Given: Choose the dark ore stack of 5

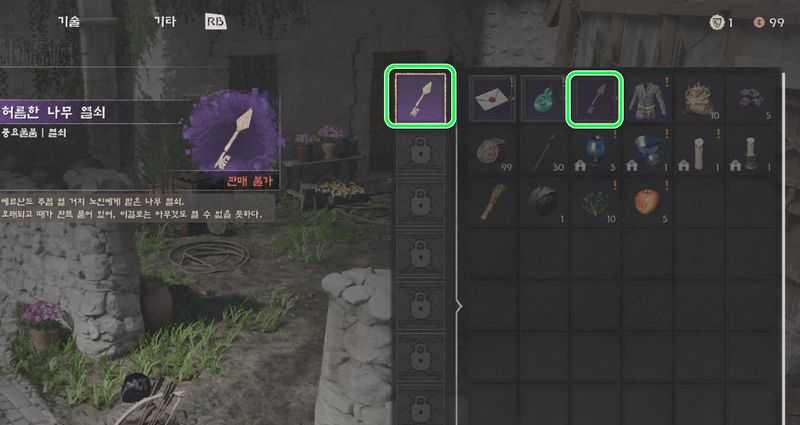Looking at the screenshot, I should [753, 99].
